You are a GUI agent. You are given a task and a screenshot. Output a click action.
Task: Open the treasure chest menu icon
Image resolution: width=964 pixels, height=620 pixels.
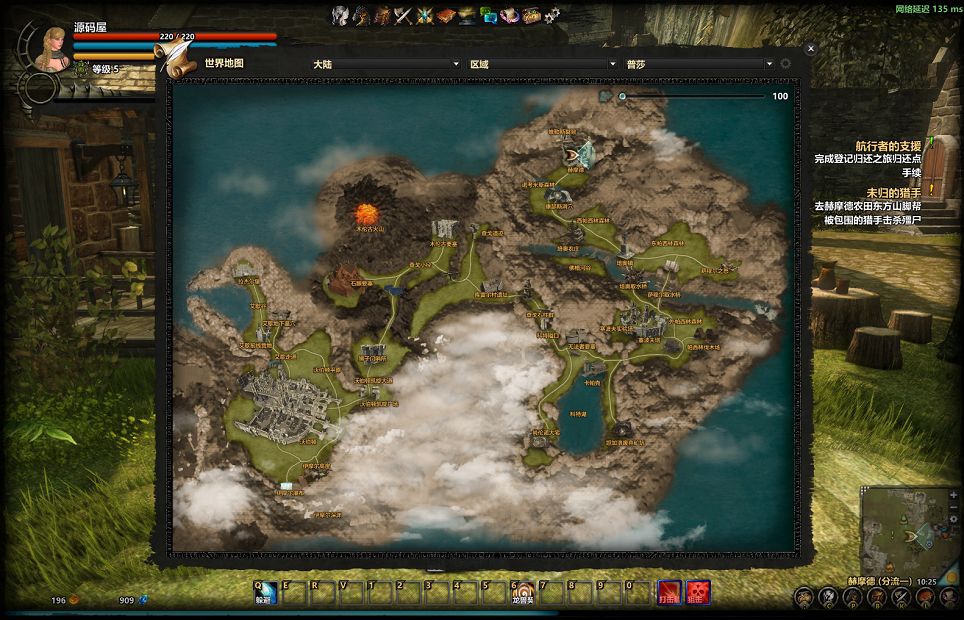click(x=531, y=15)
